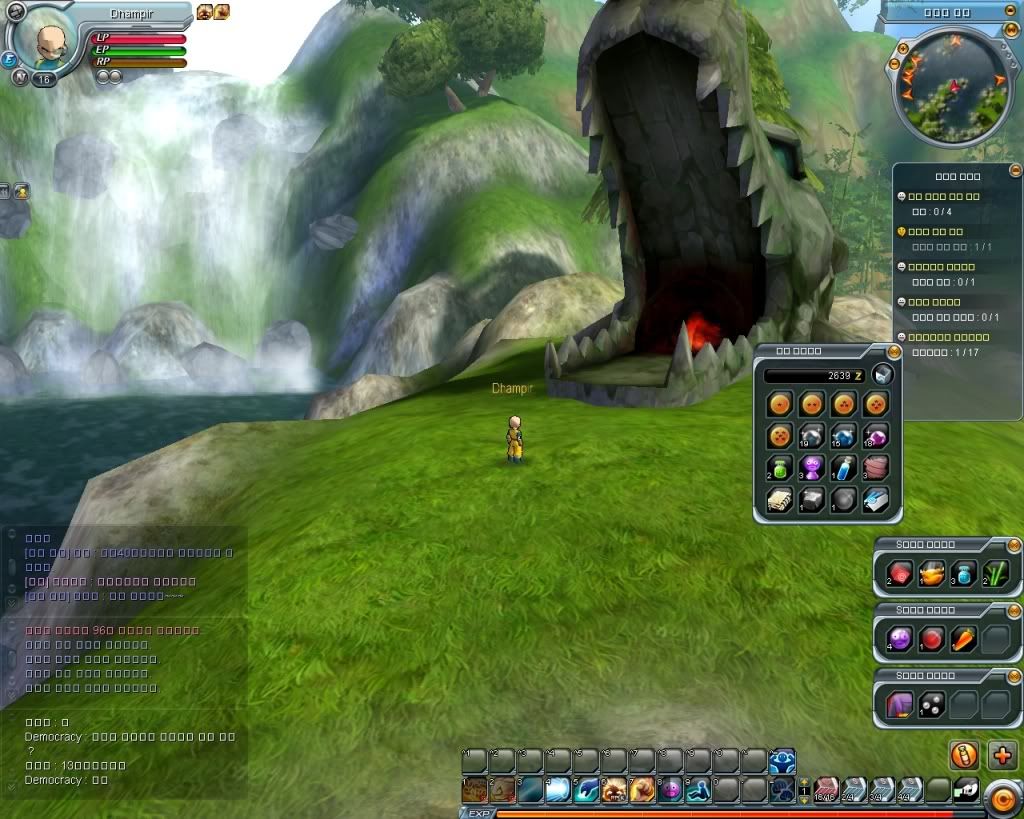This screenshot has width=1024, height=819.
Task: Use the purple face skill on hotbar
Action: [x=670, y=790]
